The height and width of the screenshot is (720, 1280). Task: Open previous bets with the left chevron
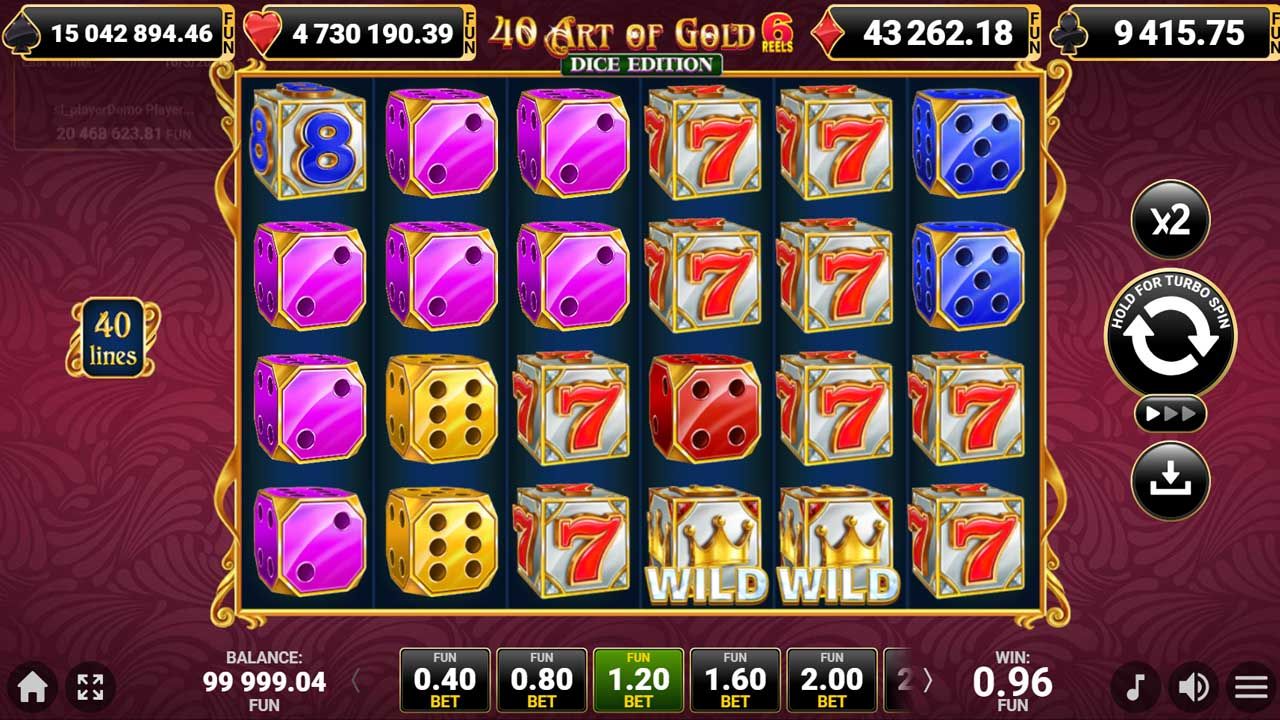point(356,681)
